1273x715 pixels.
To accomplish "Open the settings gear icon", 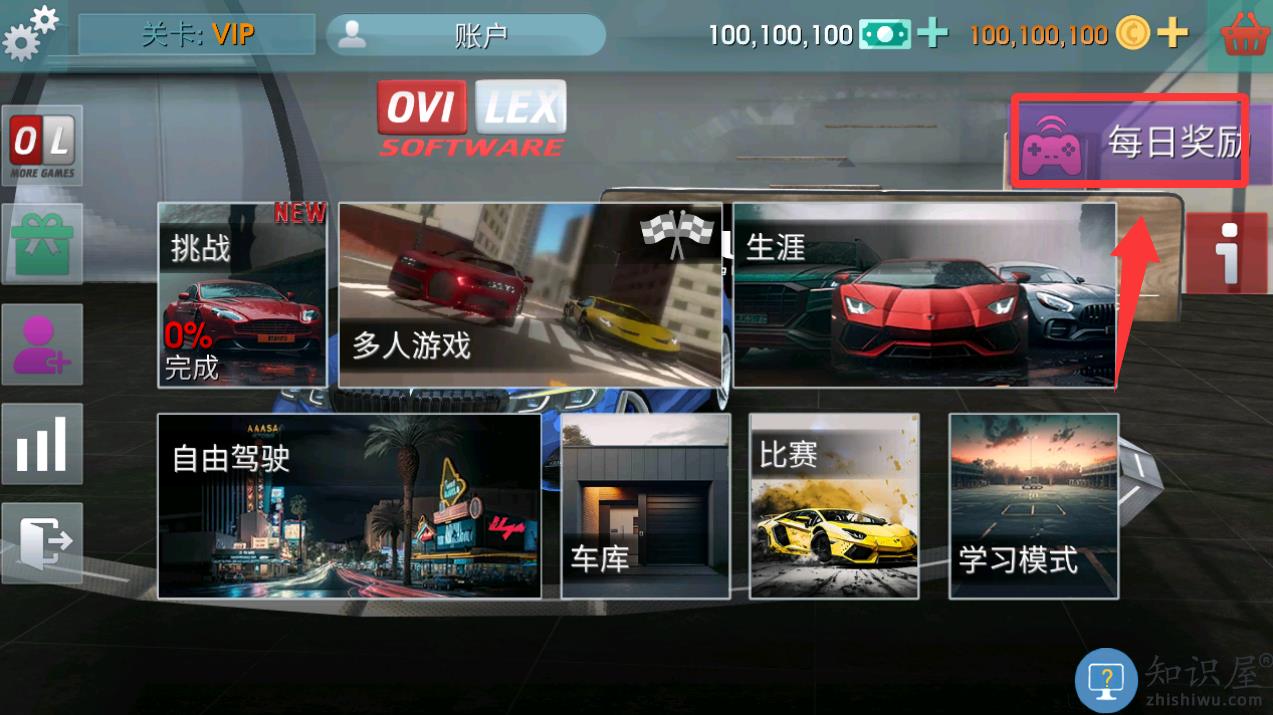I will pyautogui.click(x=29, y=32).
